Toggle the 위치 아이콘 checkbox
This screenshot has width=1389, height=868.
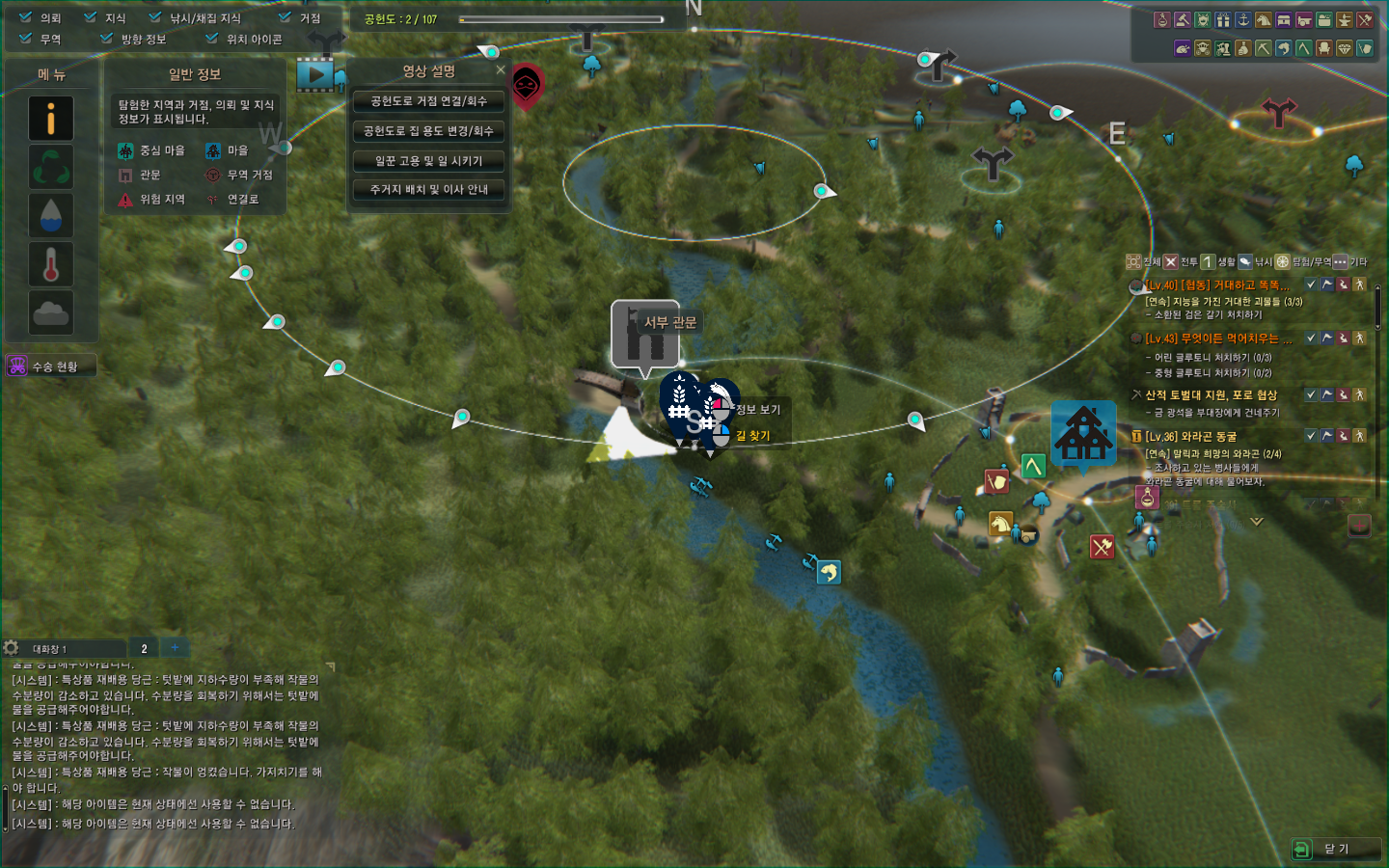(x=212, y=39)
